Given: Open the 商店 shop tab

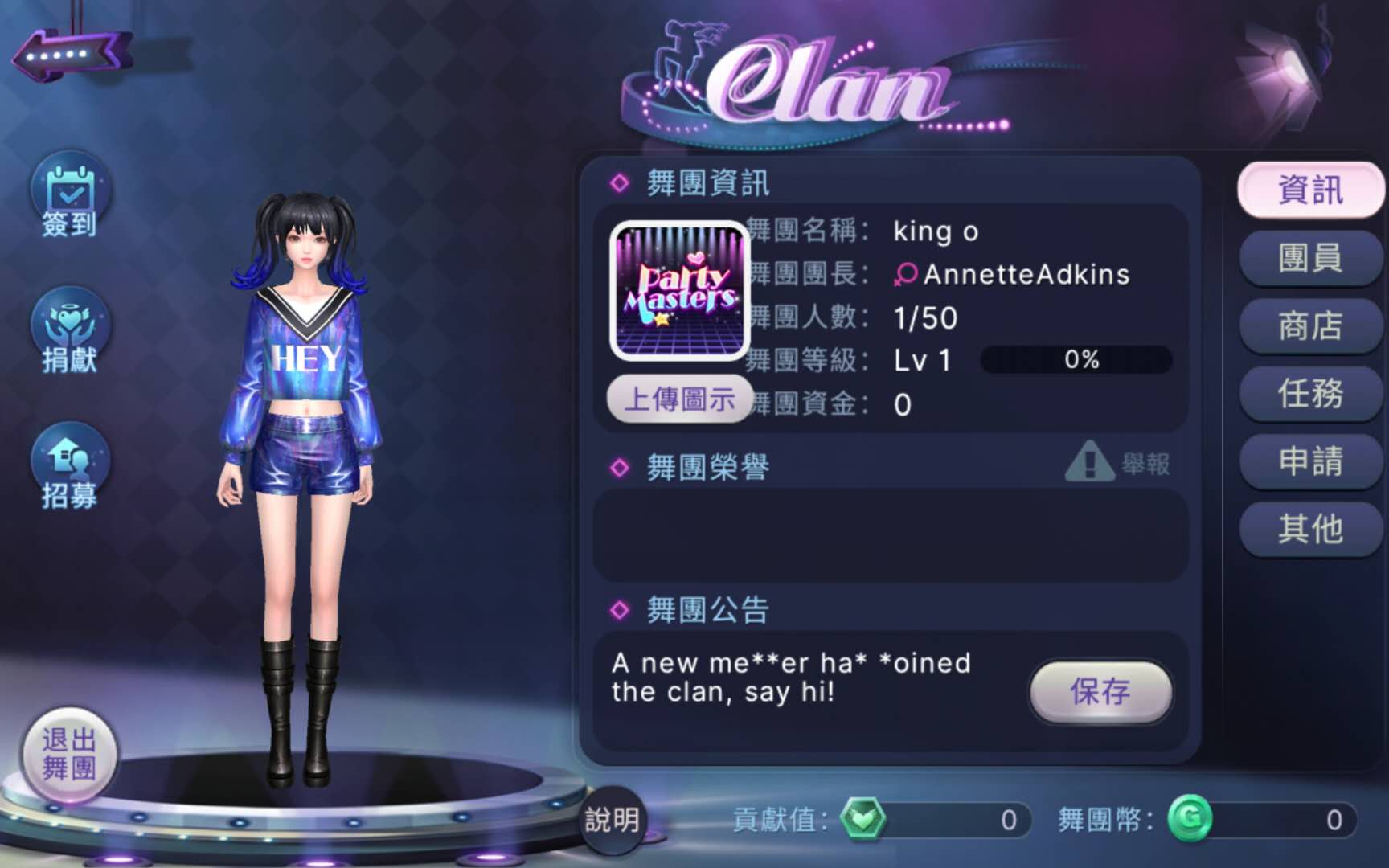Looking at the screenshot, I should click(x=1310, y=325).
